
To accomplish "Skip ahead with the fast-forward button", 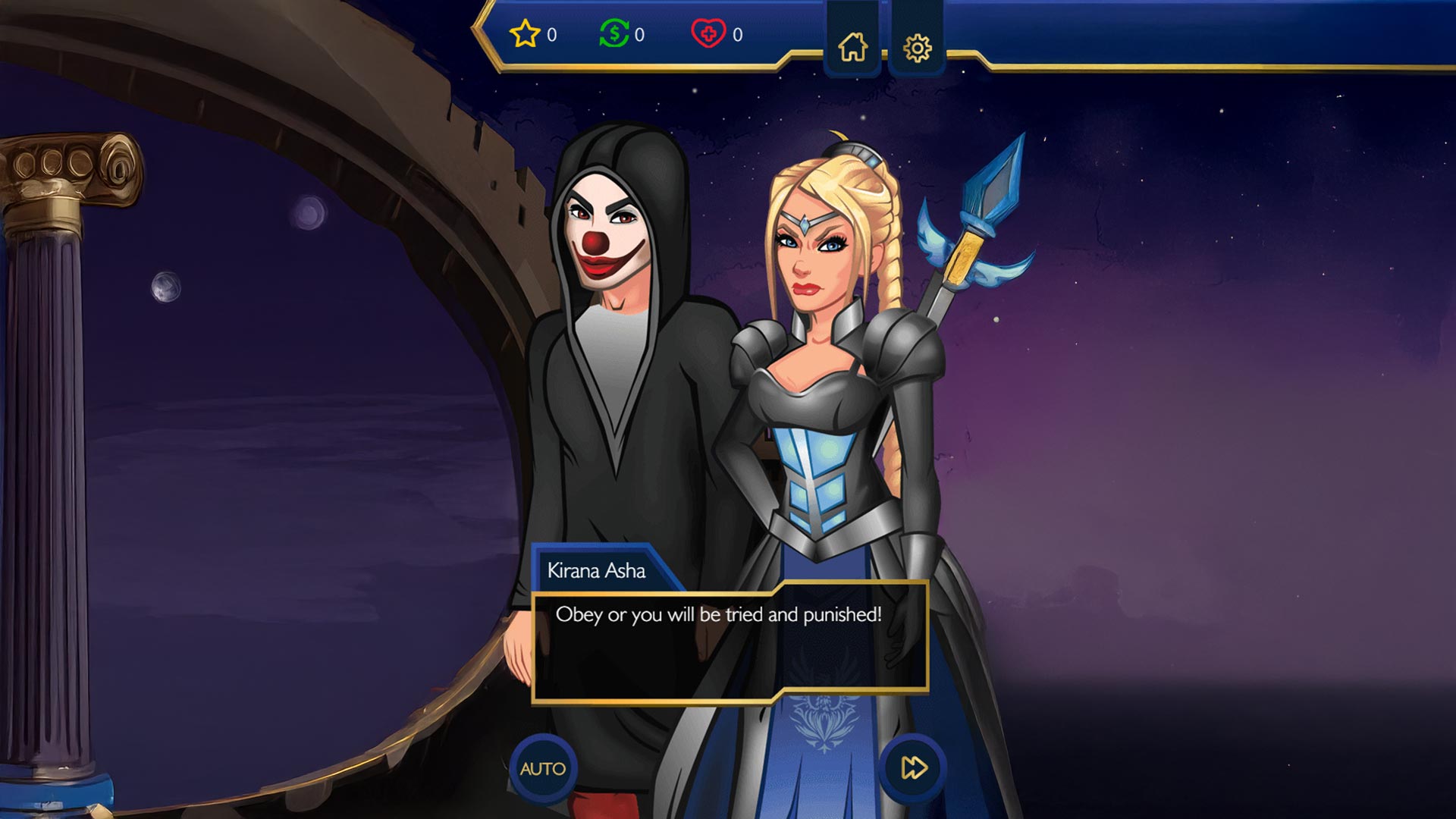I will 913,768.
